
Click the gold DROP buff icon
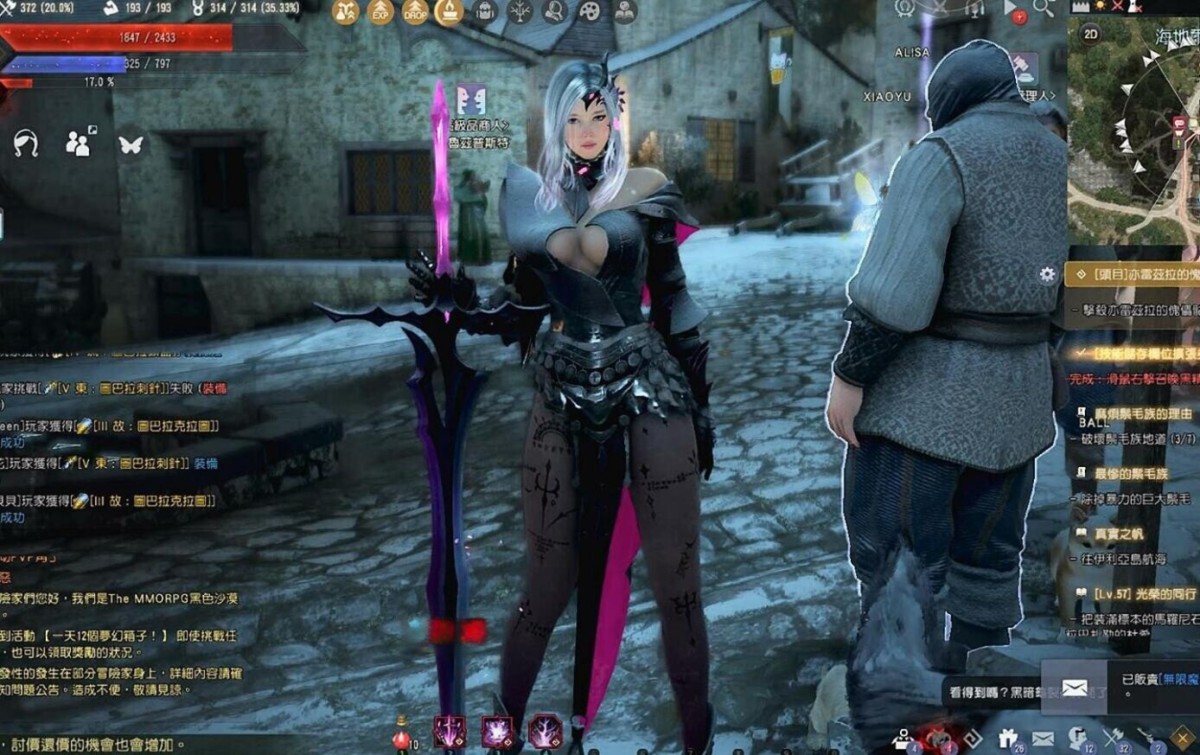415,12
